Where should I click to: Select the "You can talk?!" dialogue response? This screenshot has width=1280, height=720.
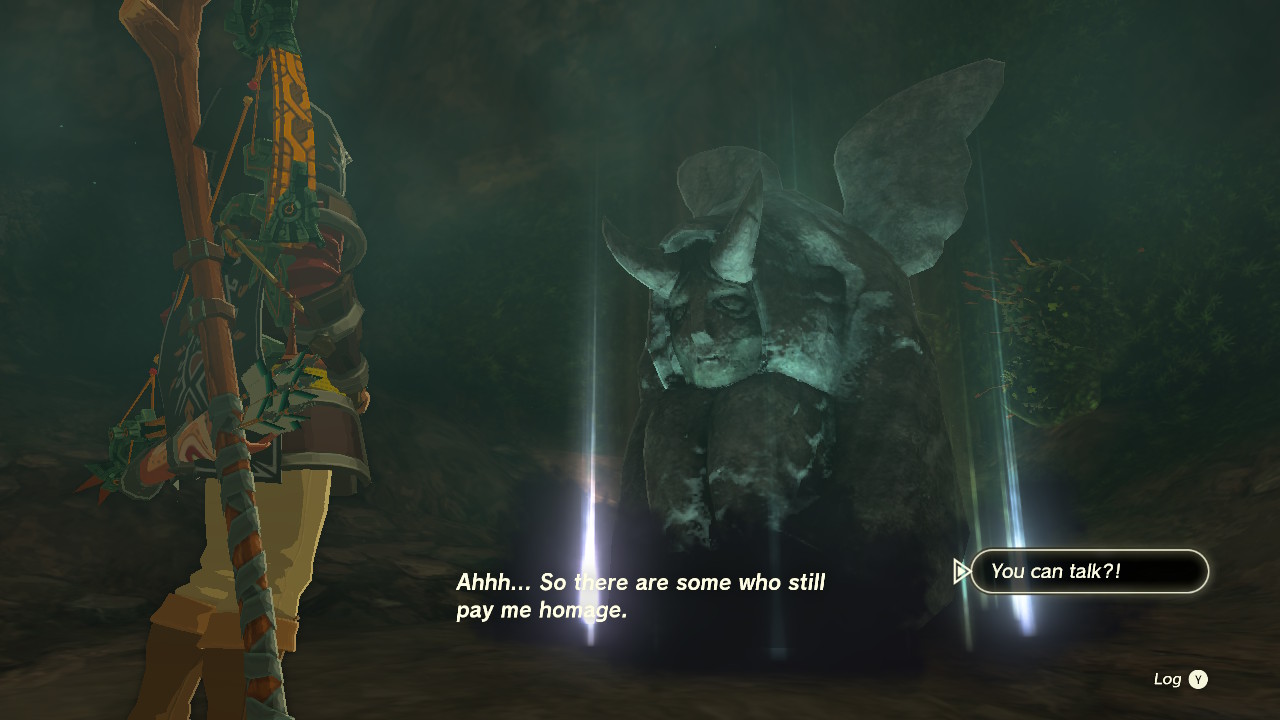point(1088,571)
